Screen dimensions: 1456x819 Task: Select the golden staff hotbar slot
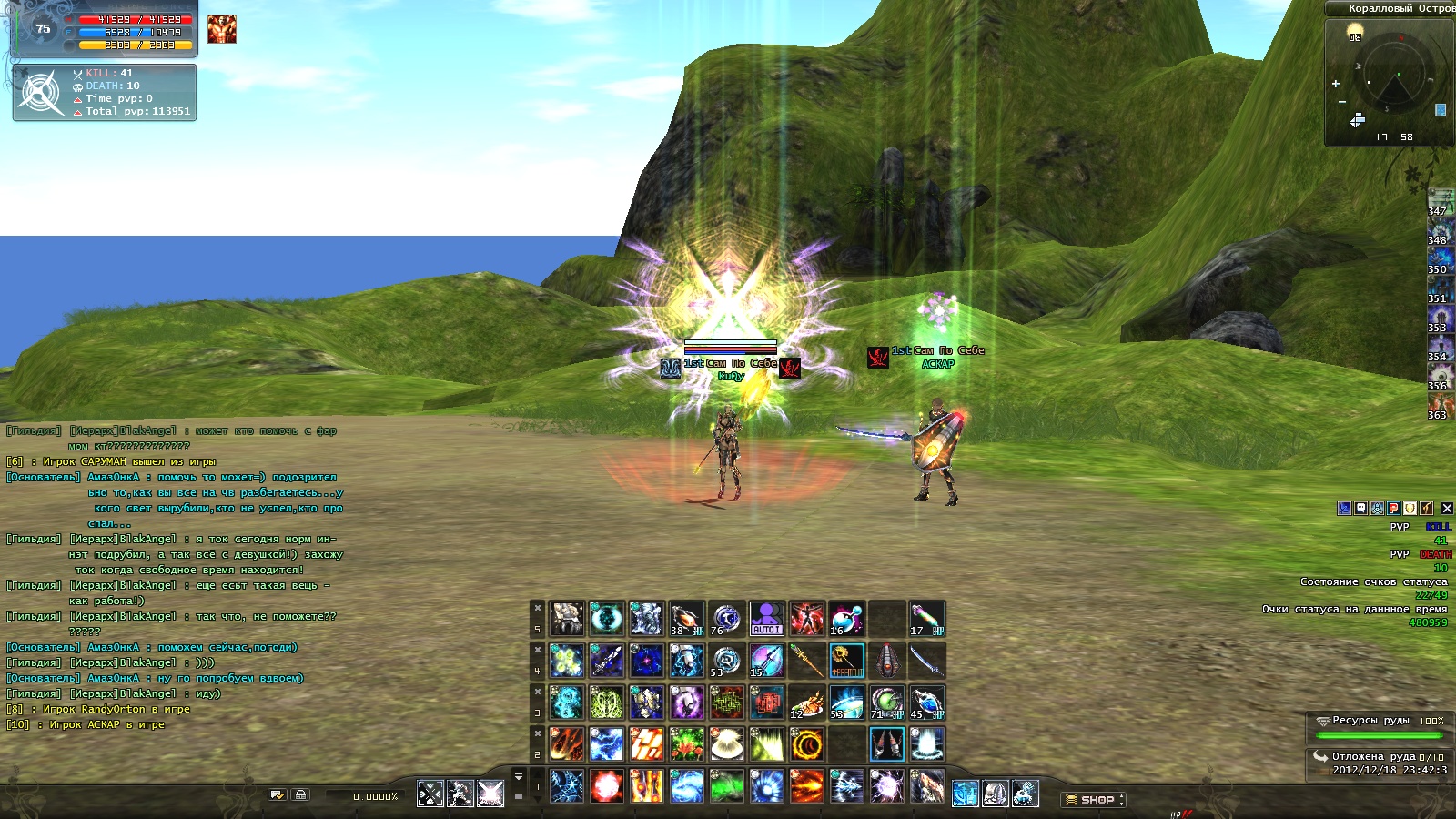click(806, 661)
